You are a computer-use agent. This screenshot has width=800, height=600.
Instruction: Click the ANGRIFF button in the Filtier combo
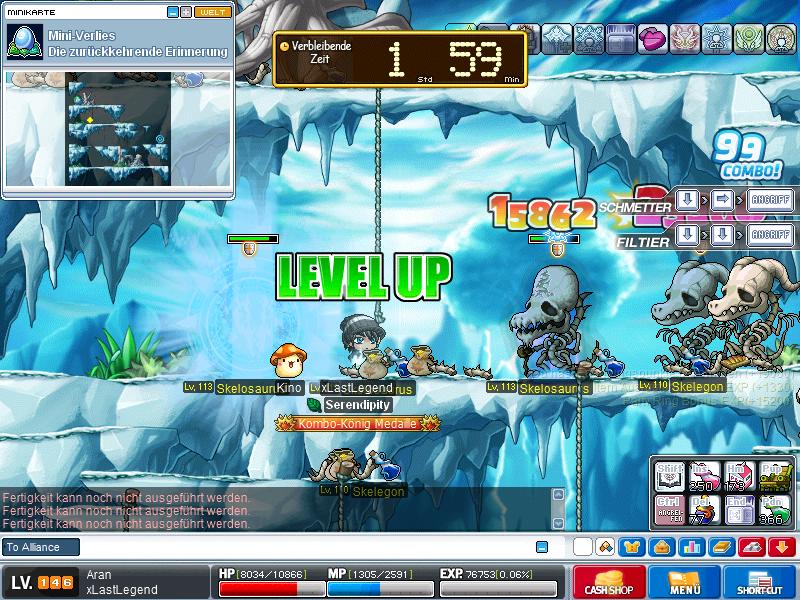point(769,235)
